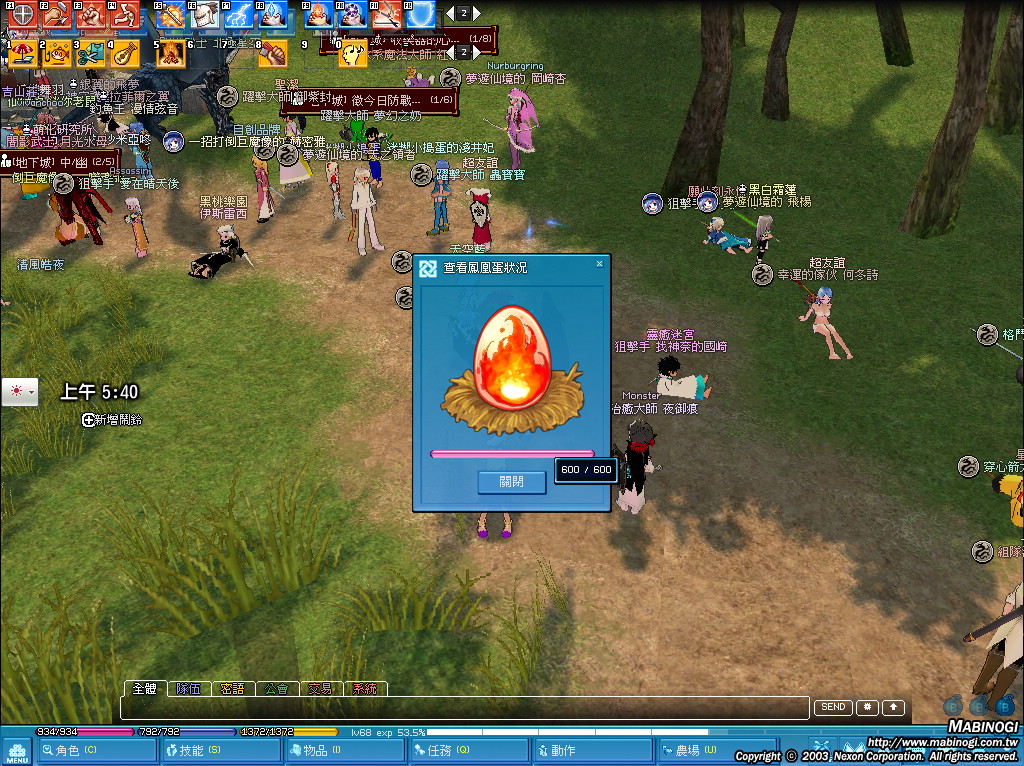Select the lute instrument skill in slot 4
Screen dimensions: 1024x766
pos(125,53)
